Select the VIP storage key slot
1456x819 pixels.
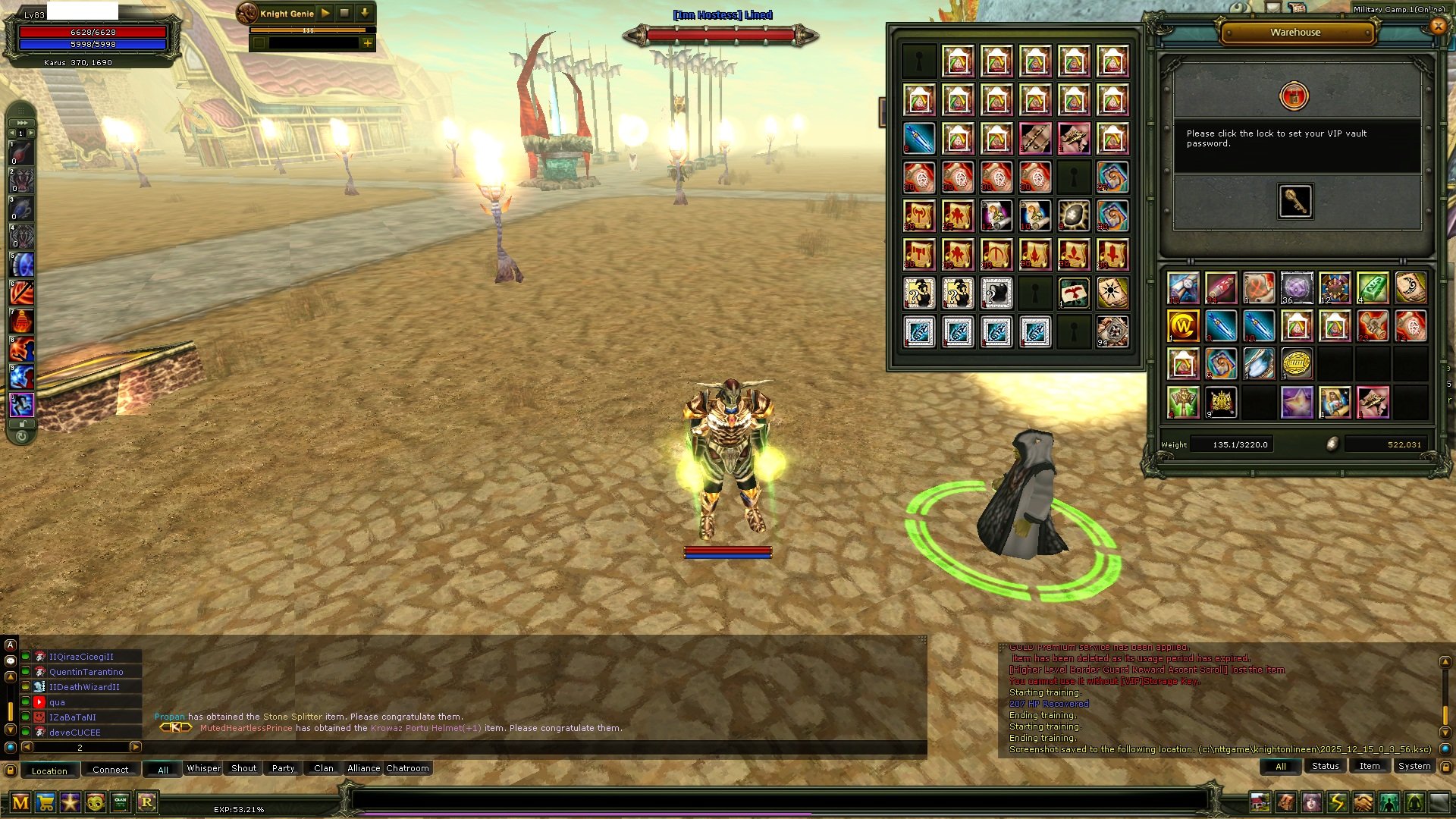pos(1294,201)
